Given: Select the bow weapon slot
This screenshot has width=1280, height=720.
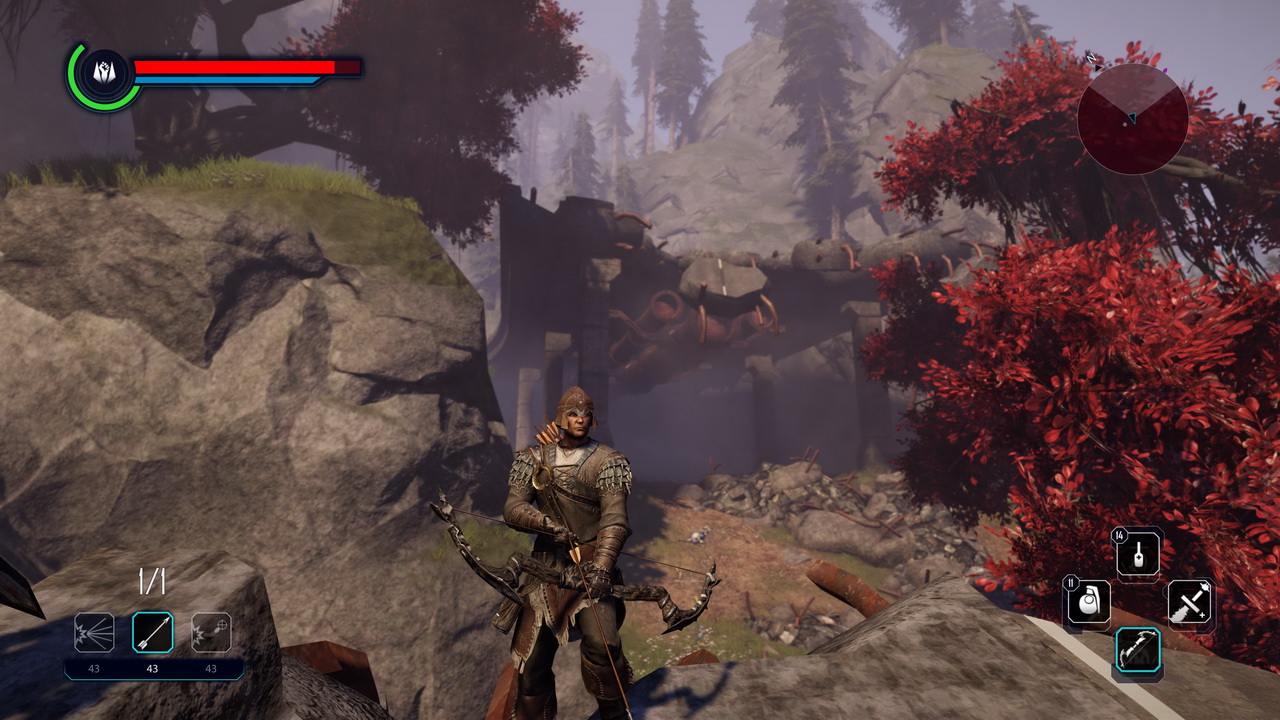Looking at the screenshot, I should pos(1138,650).
